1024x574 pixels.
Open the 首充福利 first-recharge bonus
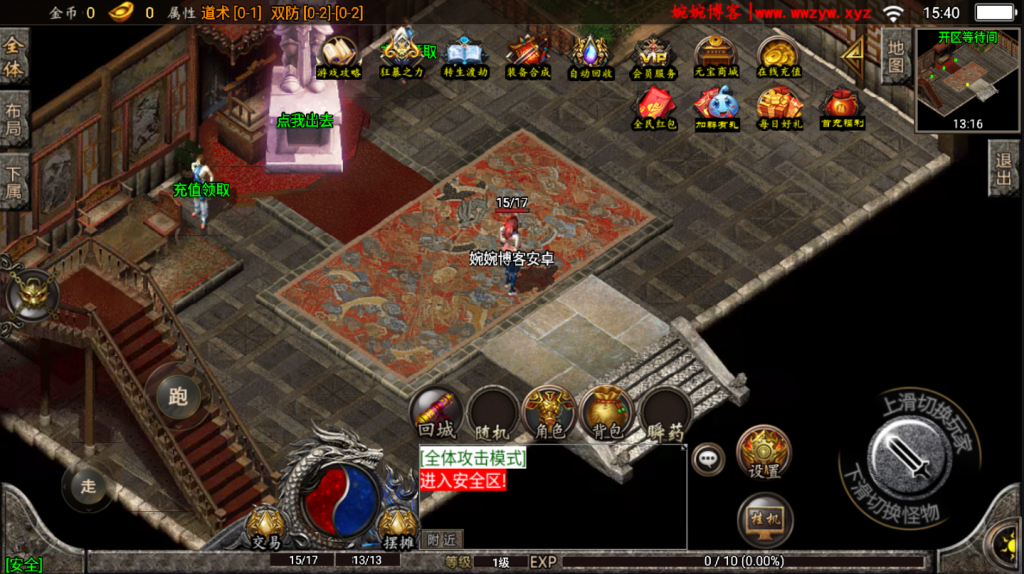point(842,107)
